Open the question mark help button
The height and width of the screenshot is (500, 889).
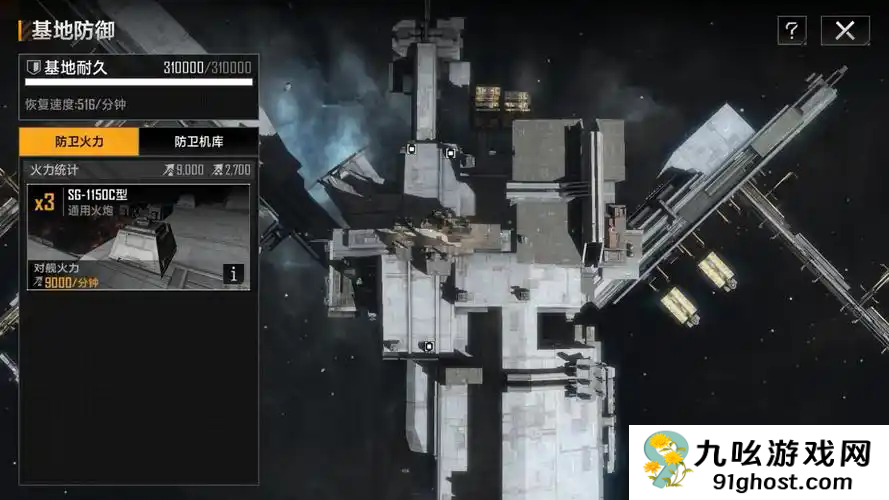click(791, 30)
